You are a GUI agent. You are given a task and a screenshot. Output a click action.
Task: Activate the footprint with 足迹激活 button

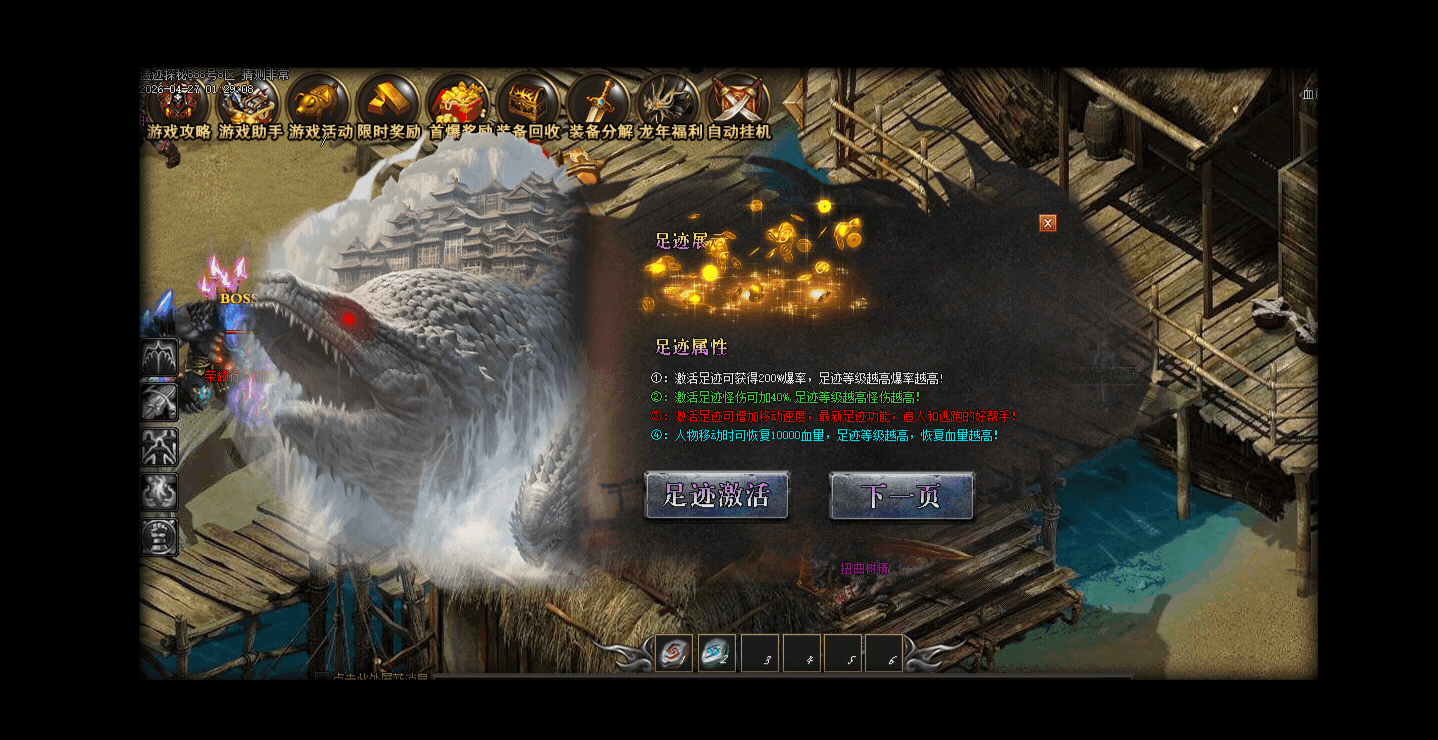(x=717, y=496)
